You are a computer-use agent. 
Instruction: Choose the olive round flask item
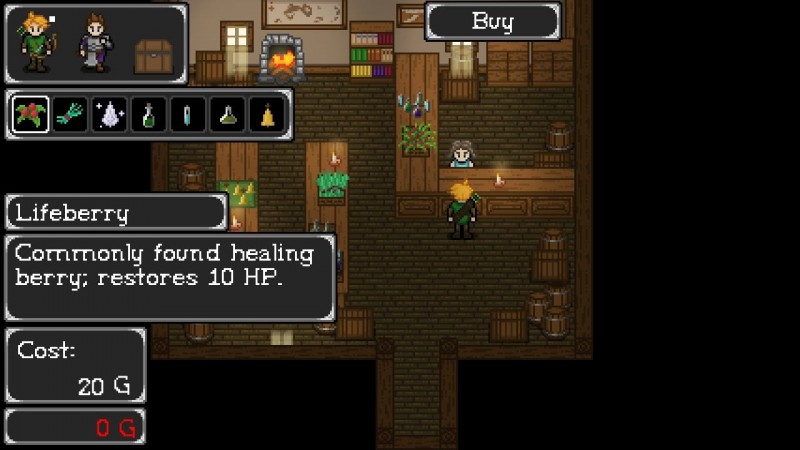pyautogui.click(x=227, y=115)
